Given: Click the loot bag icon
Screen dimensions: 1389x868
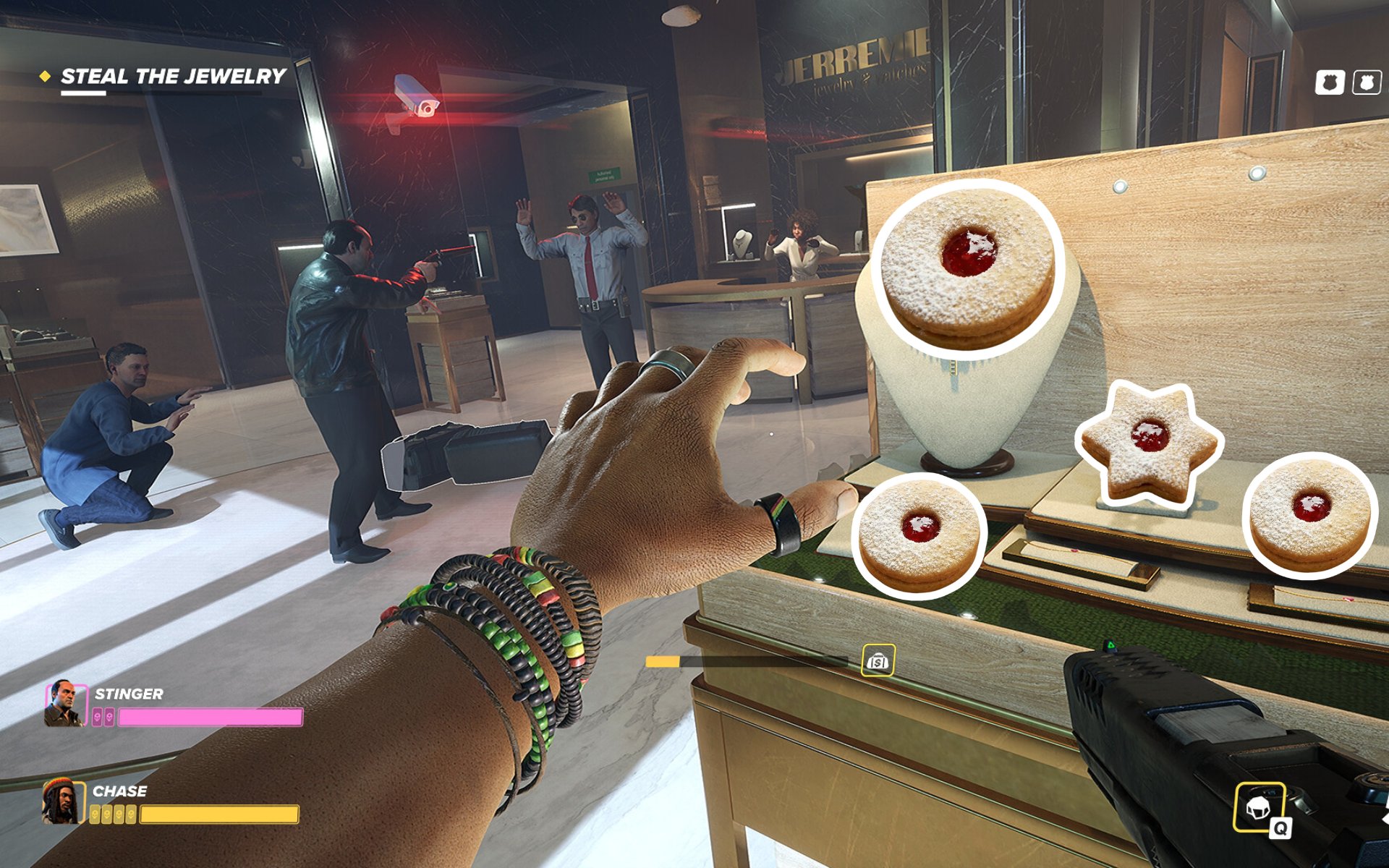Looking at the screenshot, I should point(878,660).
